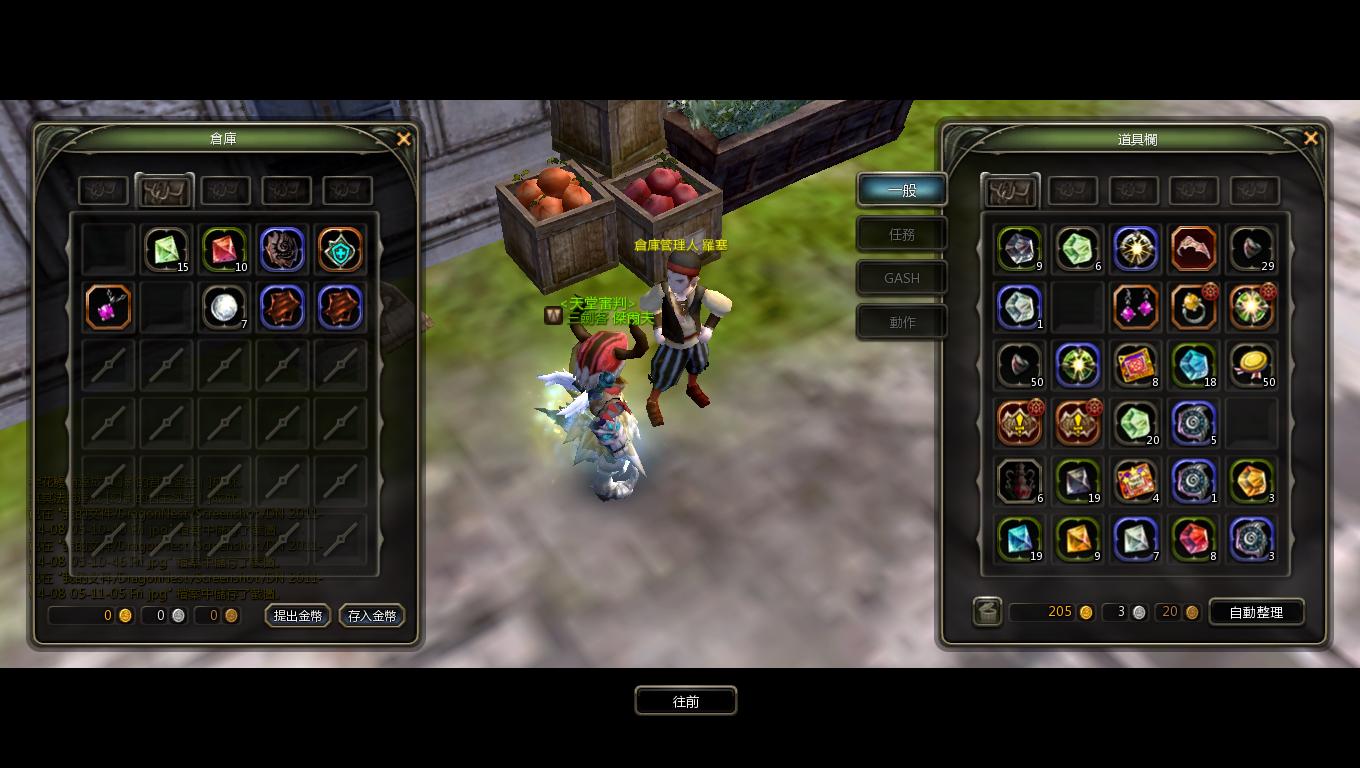Select the teal shield emblem item in storage
The image size is (1360, 768).
pyautogui.click(x=340, y=249)
